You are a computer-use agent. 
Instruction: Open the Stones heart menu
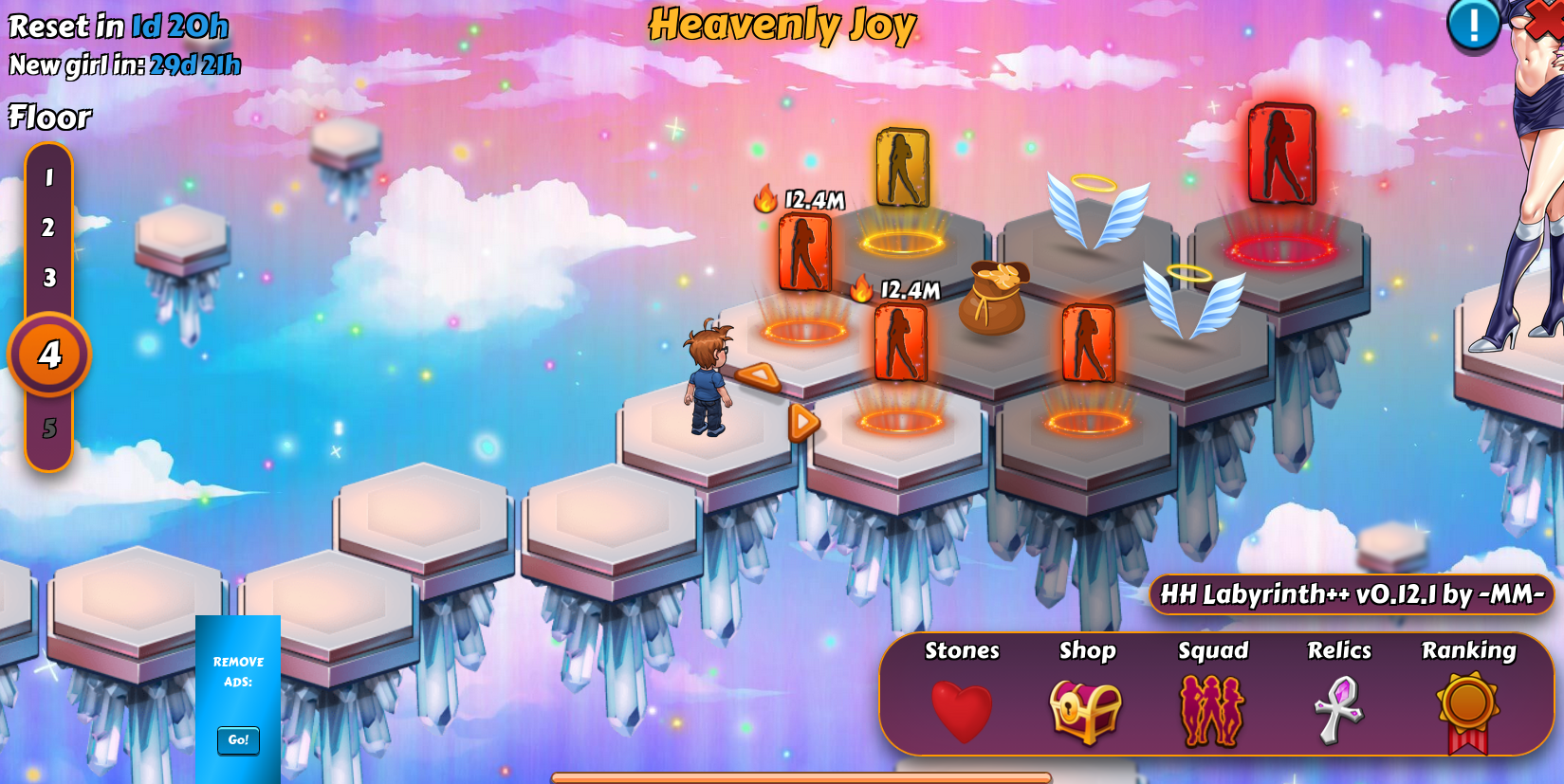click(x=962, y=709)
